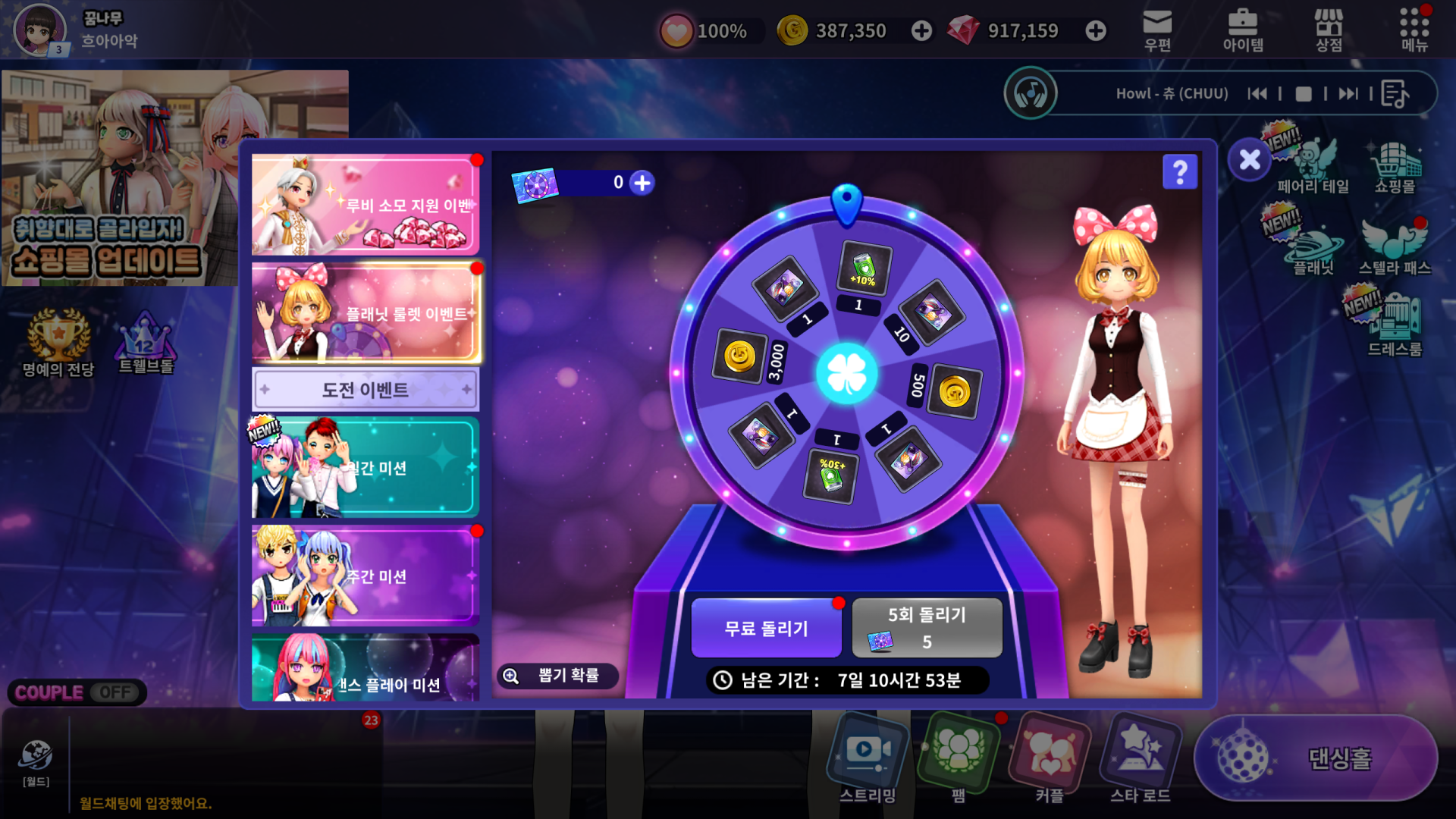The image size is (1456, 819).
Task: Enter the 댄싱홀 dance hall
Action: coord(1316,758)
